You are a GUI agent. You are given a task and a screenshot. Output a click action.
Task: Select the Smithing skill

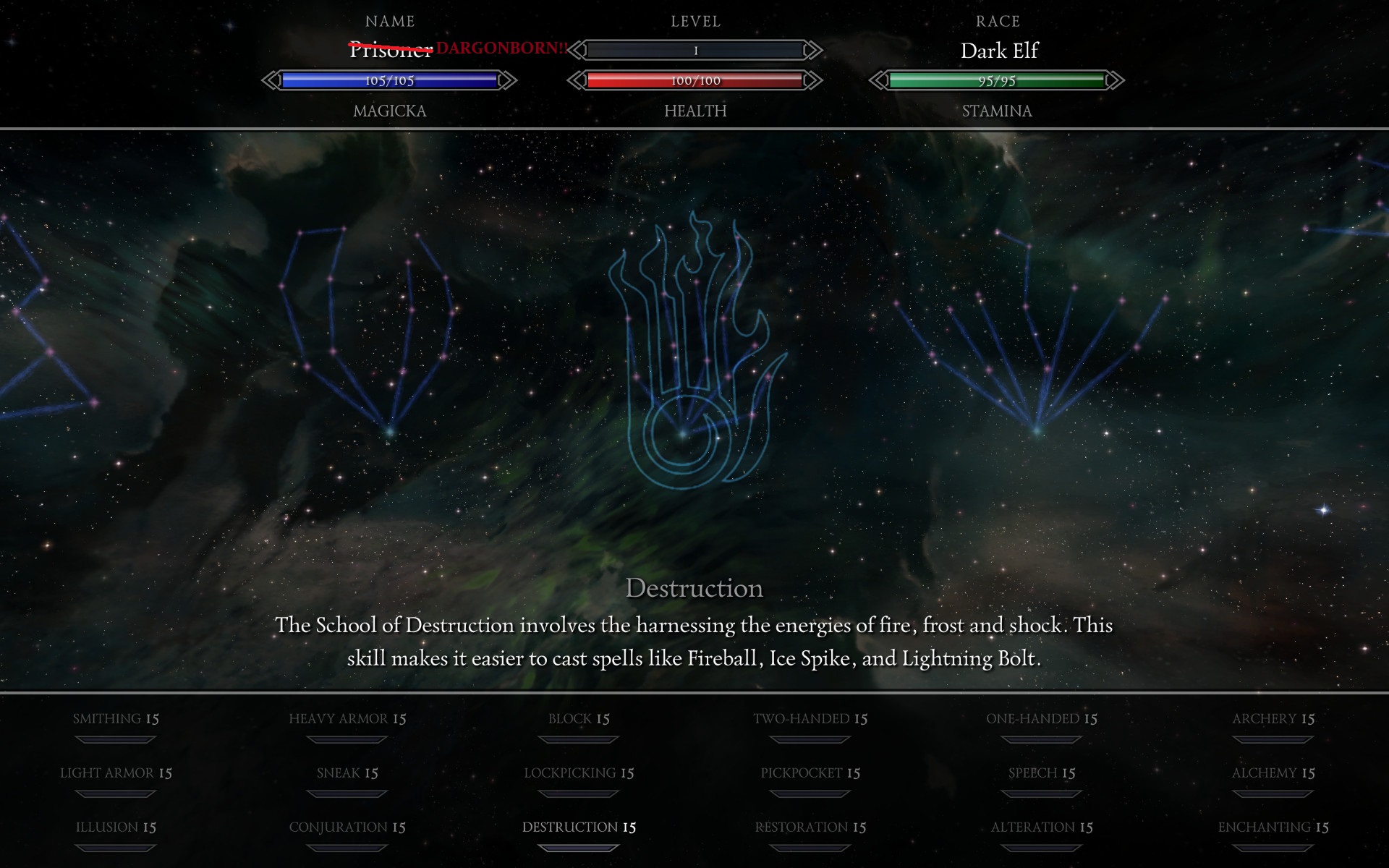point(116,719)
